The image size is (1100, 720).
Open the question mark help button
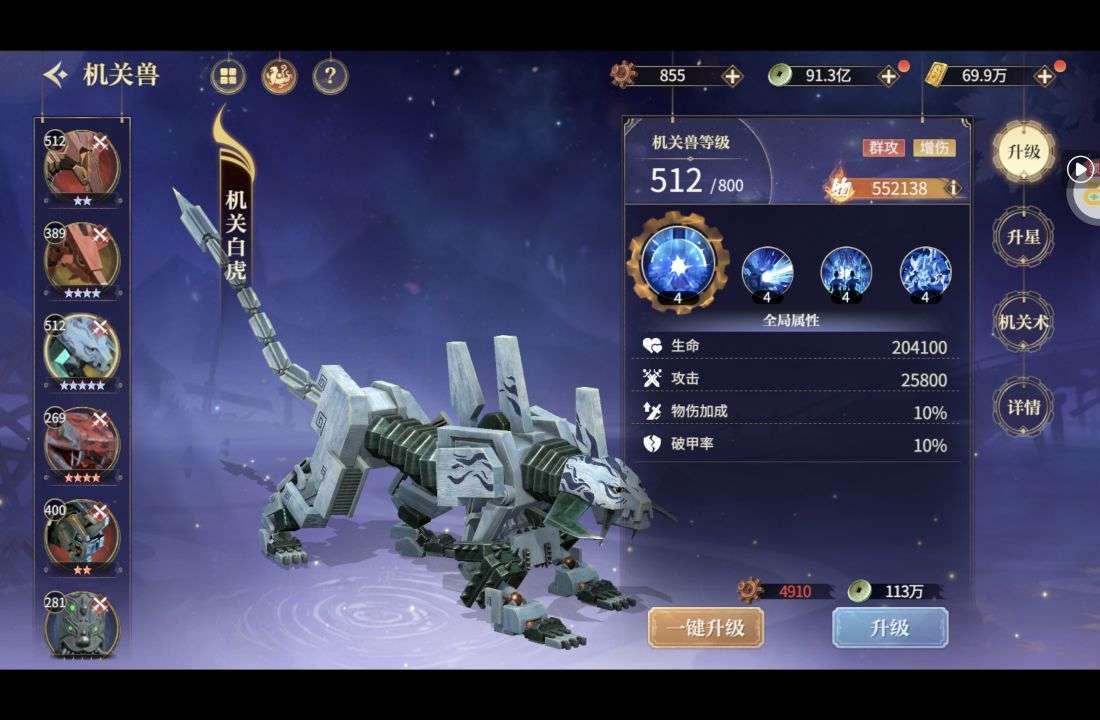point(330,76)
